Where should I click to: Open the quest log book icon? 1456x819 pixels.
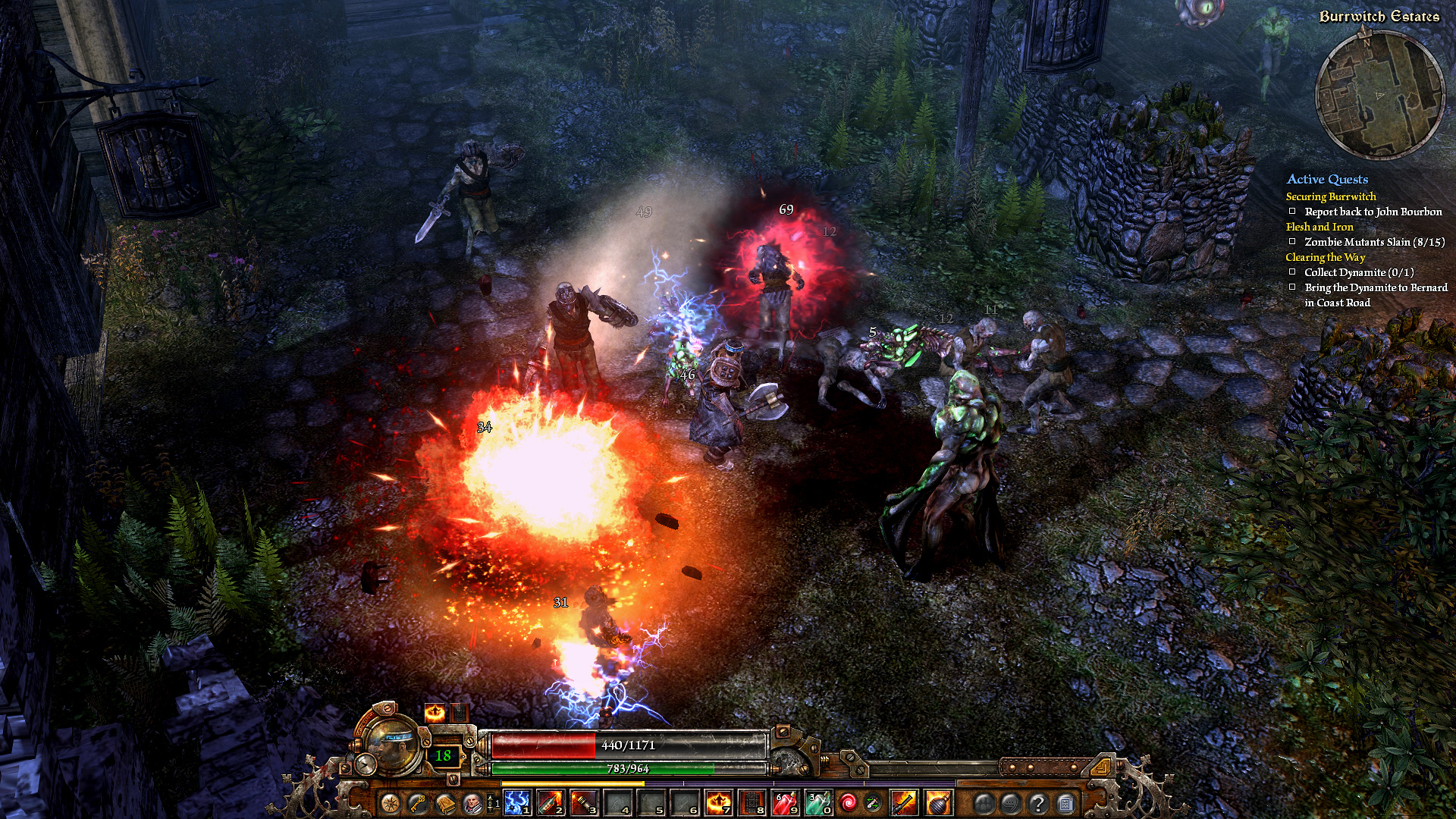[x=444, y=802]
